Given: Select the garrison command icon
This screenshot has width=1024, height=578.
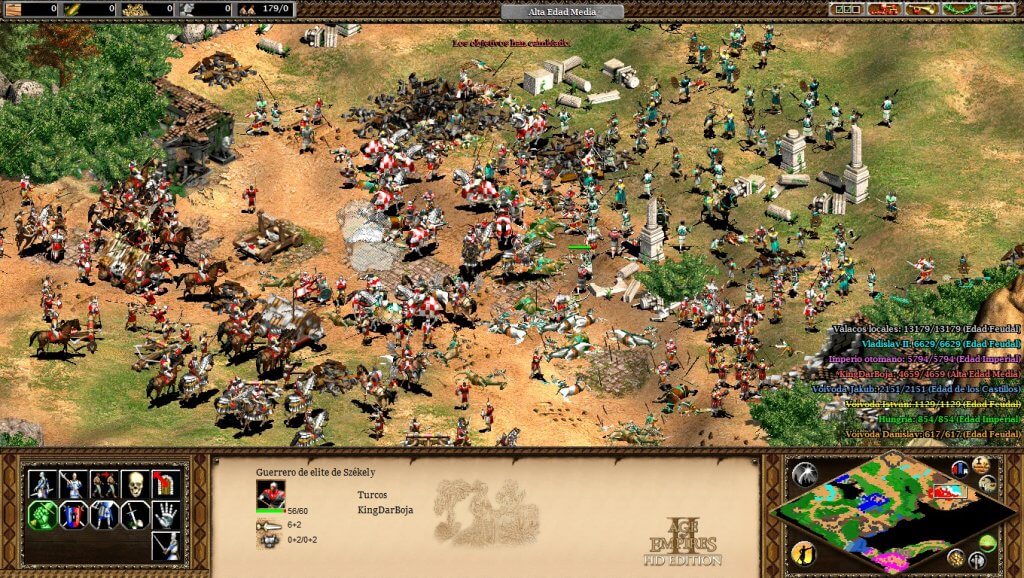Looking at the screenshot, I should [166, 485].
